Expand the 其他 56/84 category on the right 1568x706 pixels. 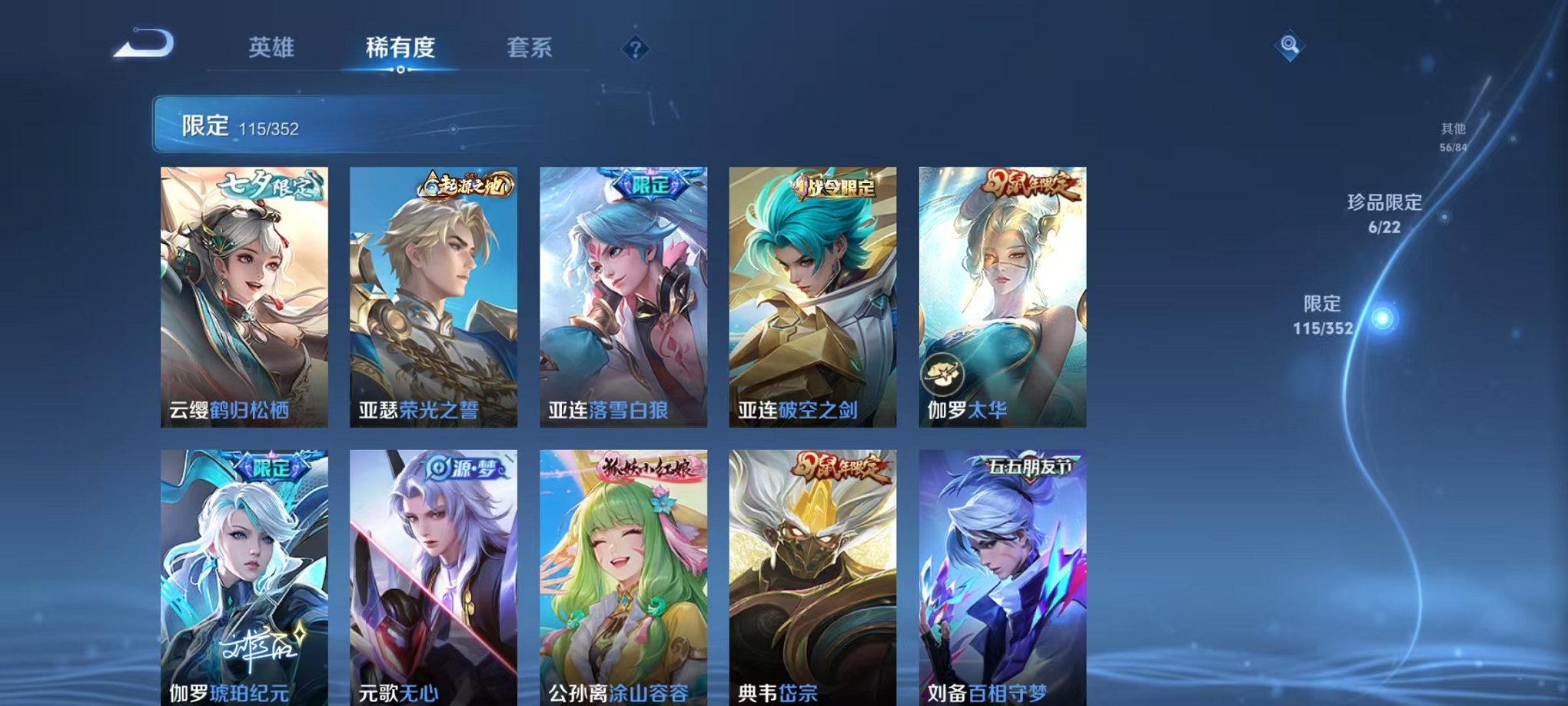[1452, 137]
